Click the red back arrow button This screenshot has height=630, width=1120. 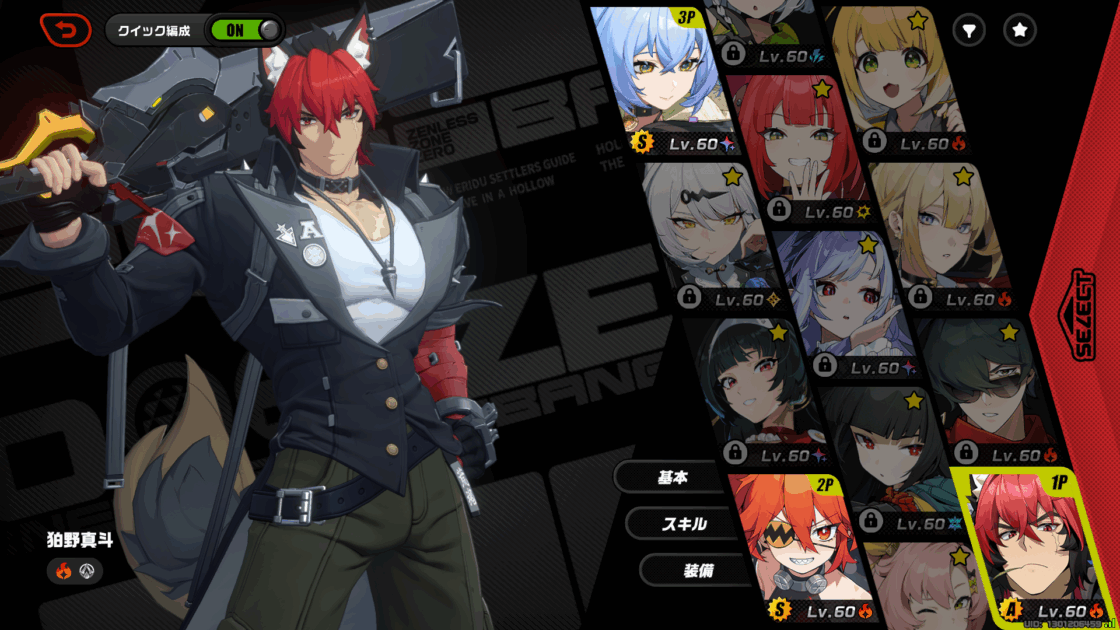click(65, 30)
